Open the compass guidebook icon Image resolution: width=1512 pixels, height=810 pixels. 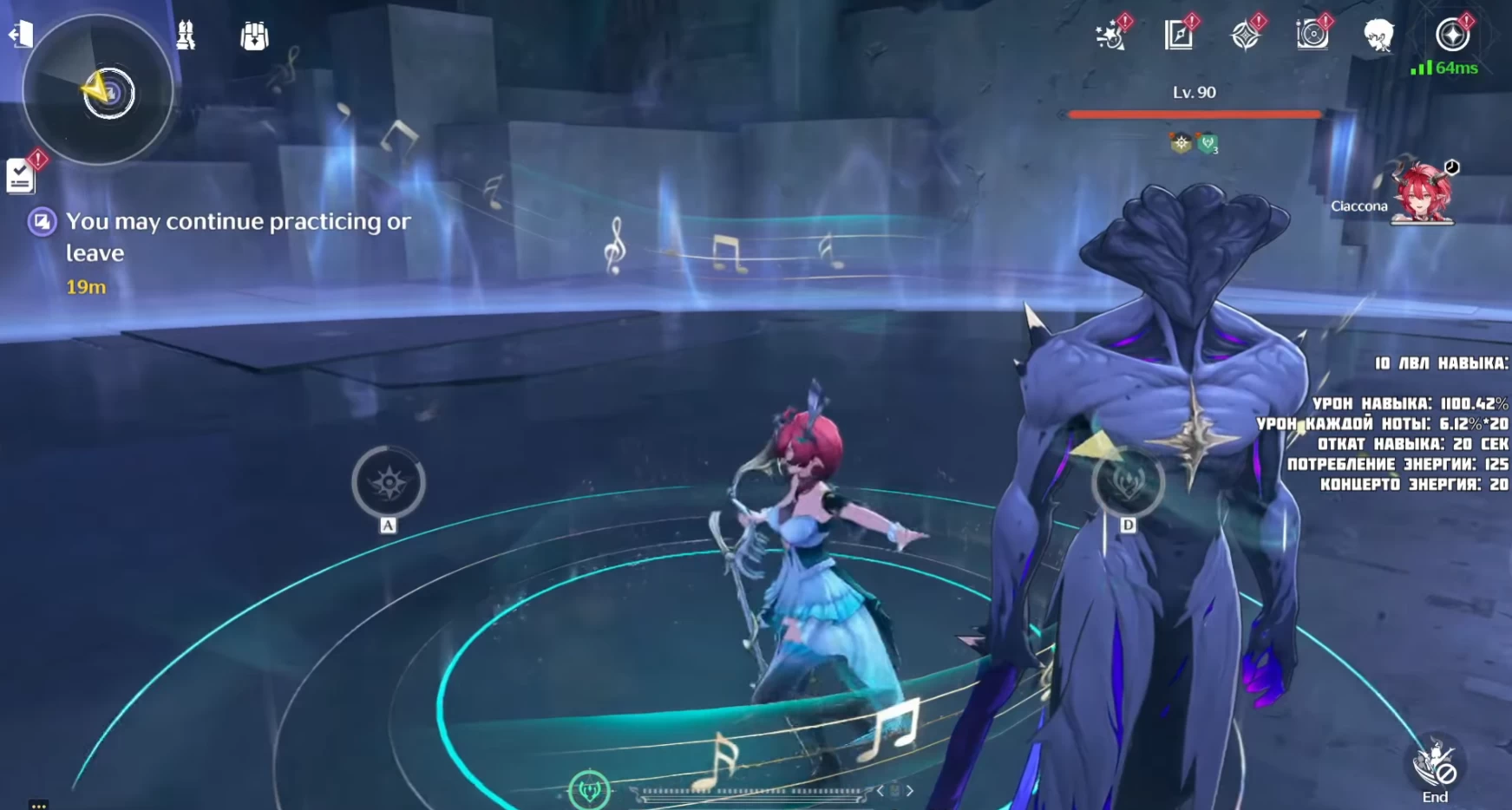coord(1178,36)
